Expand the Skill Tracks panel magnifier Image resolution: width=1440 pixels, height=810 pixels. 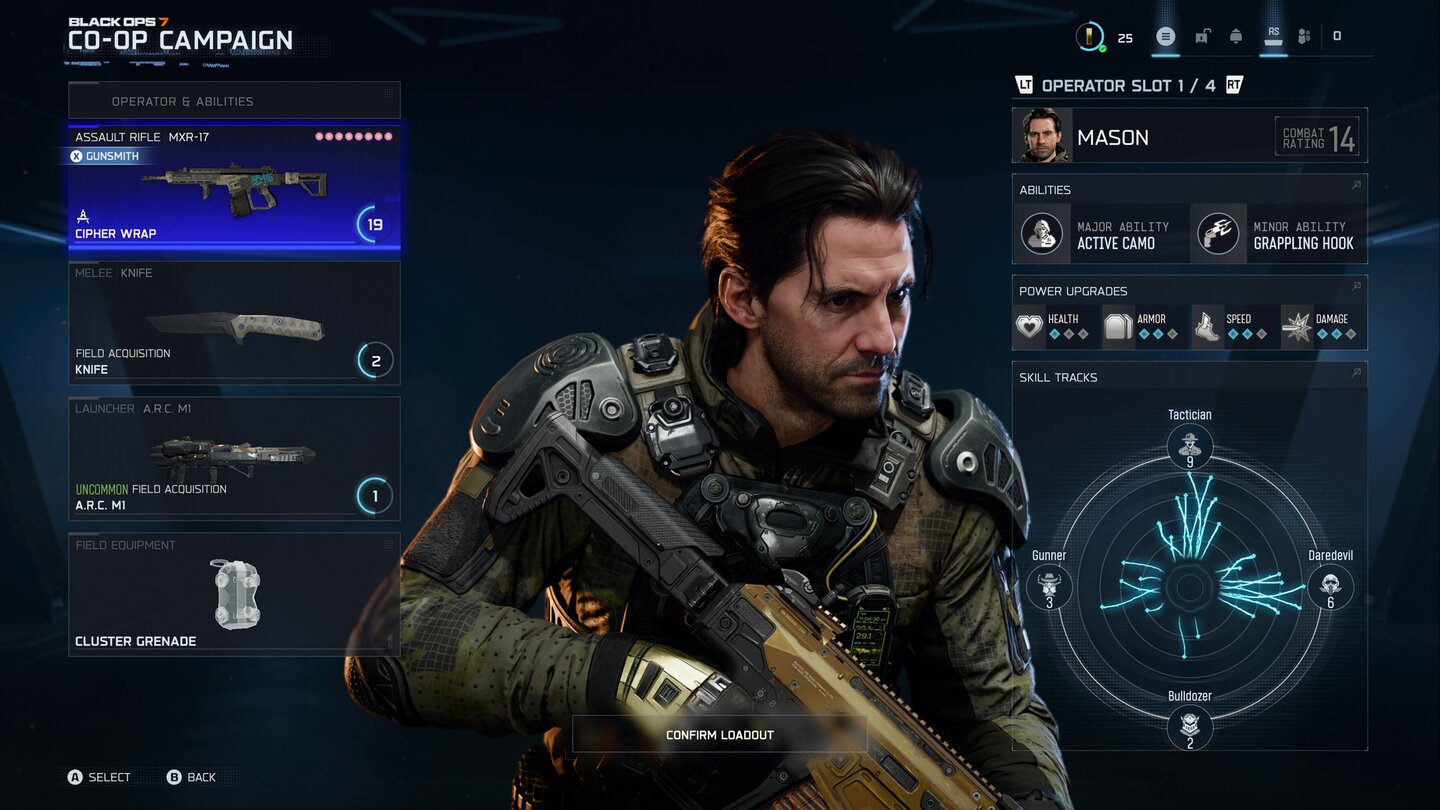click(1356, 375)
